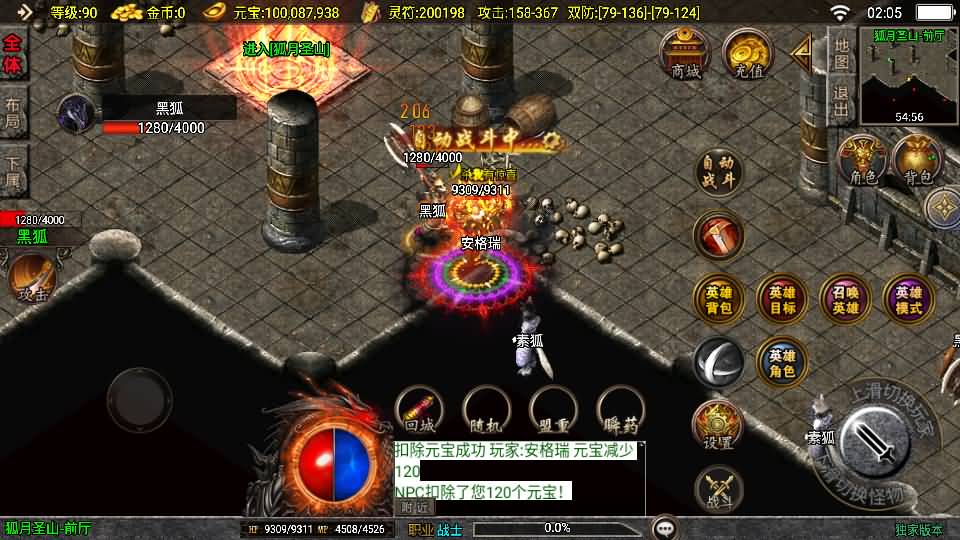Screen dimensions: 960x540
Task: Open the 设置 settings
Action: tap(718, 427)
